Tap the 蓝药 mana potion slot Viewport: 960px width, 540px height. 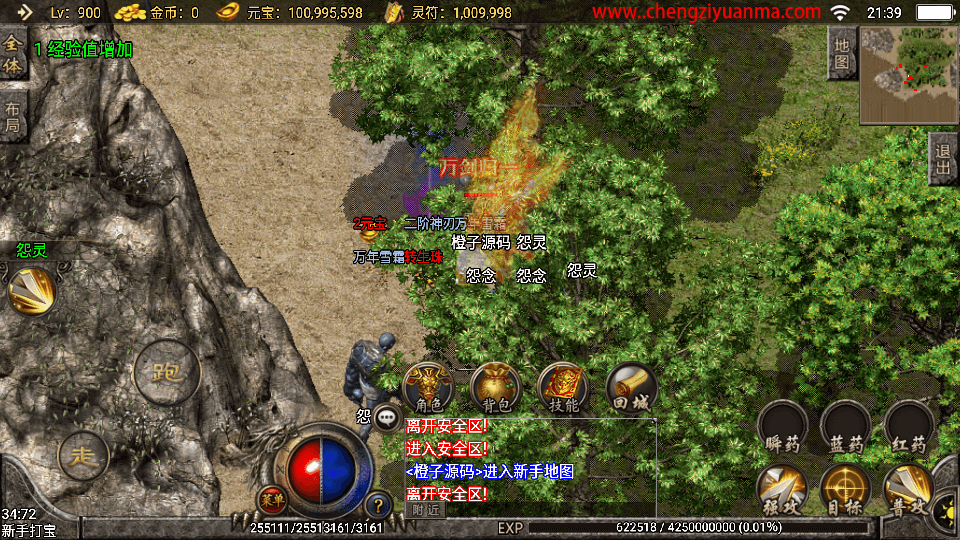(846, 426)
